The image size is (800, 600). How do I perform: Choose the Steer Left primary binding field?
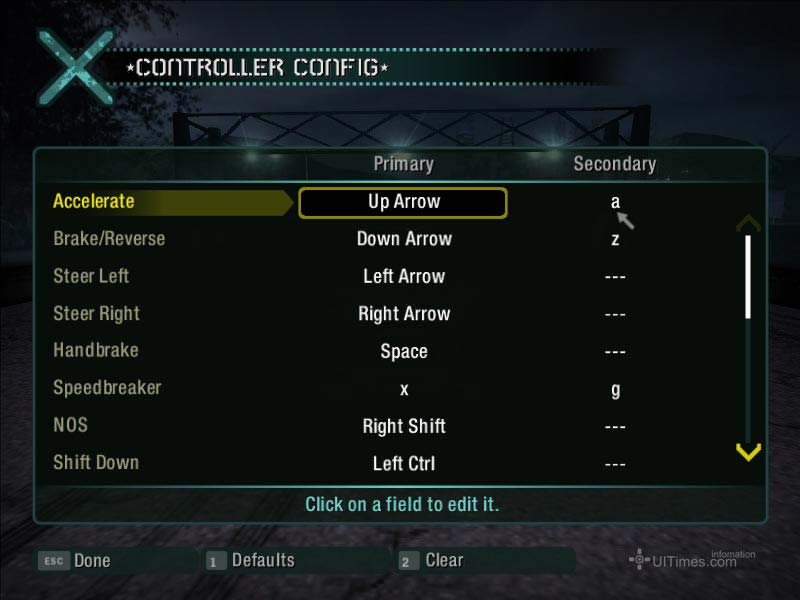(404, 277)
